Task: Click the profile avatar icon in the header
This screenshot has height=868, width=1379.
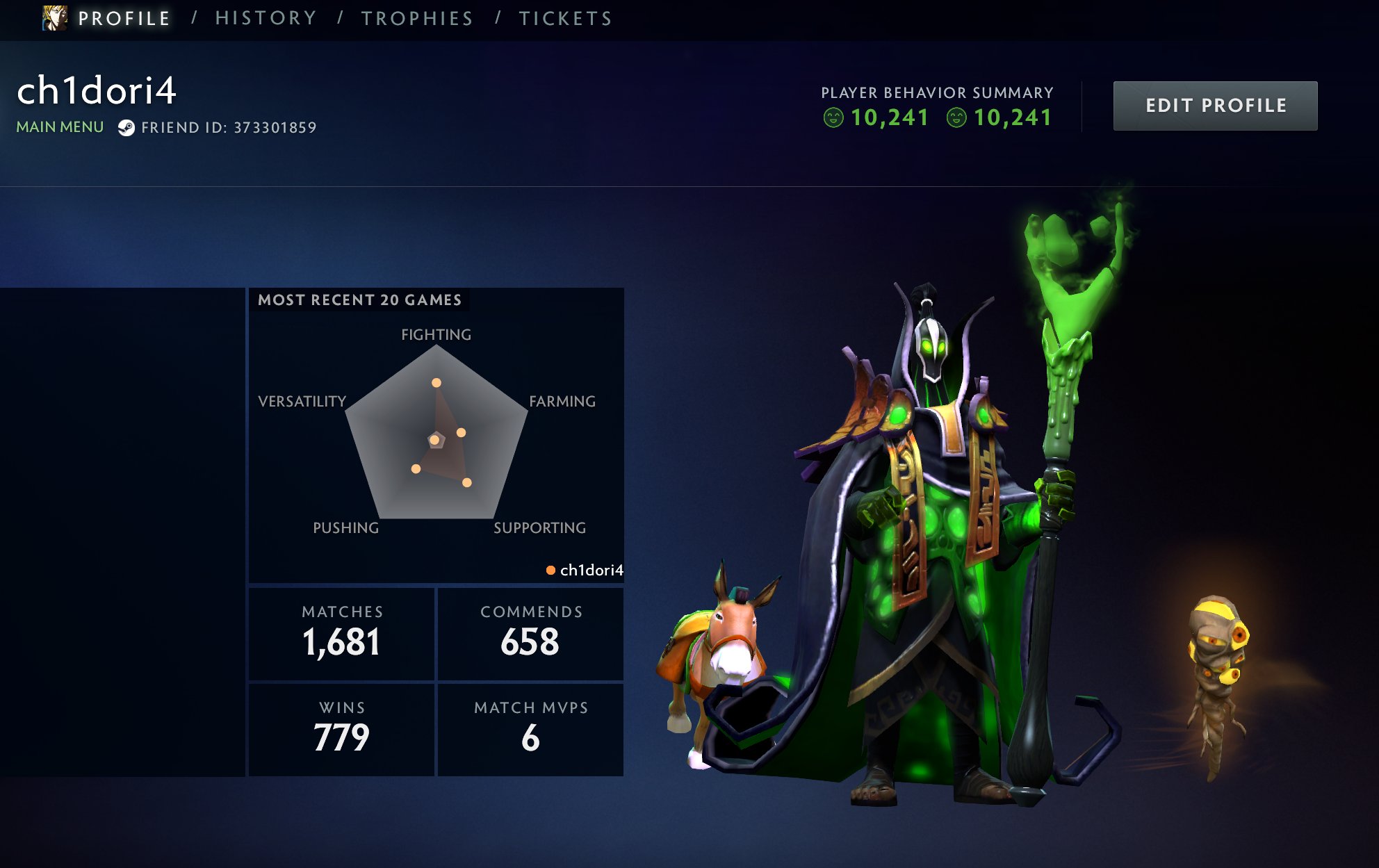Action: click(55, 18)
